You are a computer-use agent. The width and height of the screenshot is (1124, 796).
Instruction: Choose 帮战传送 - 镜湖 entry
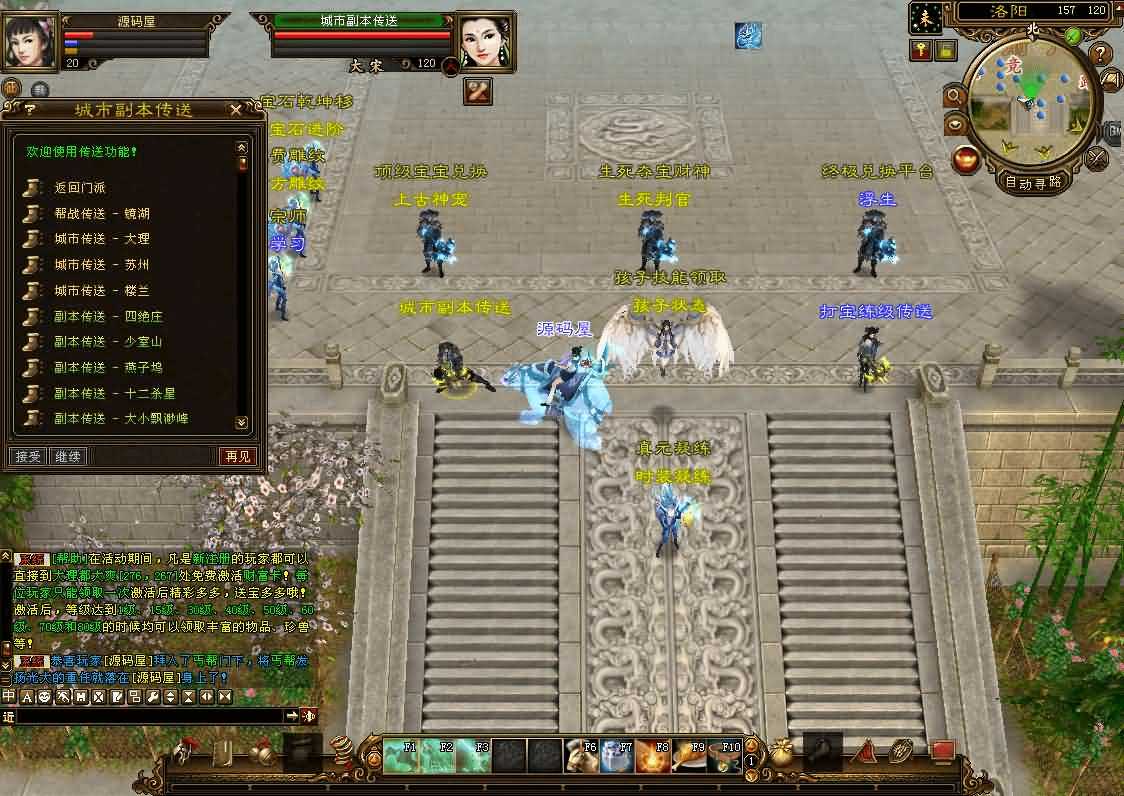(102, 213)
